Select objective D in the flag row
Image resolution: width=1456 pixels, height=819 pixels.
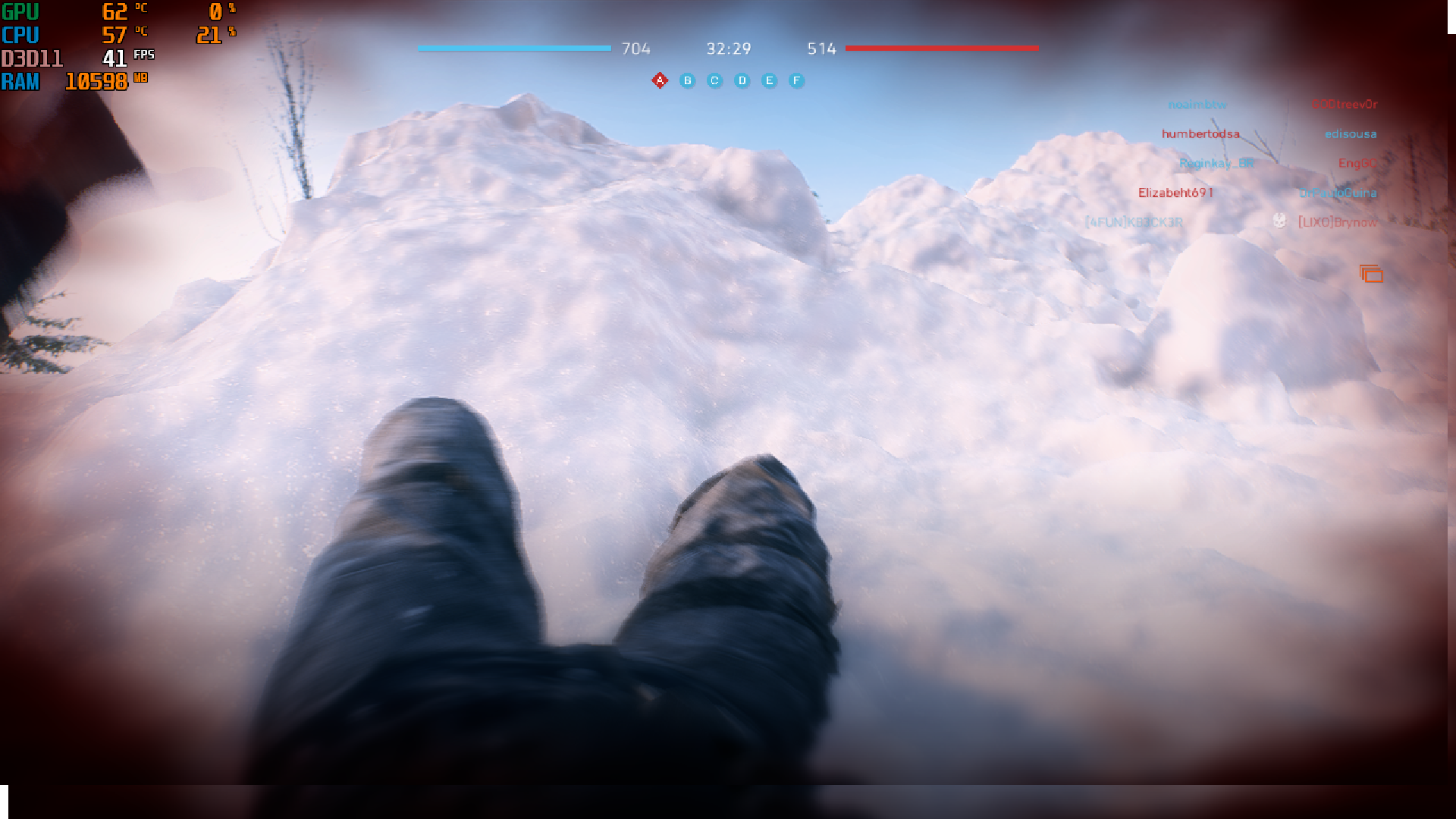point(742,80)
